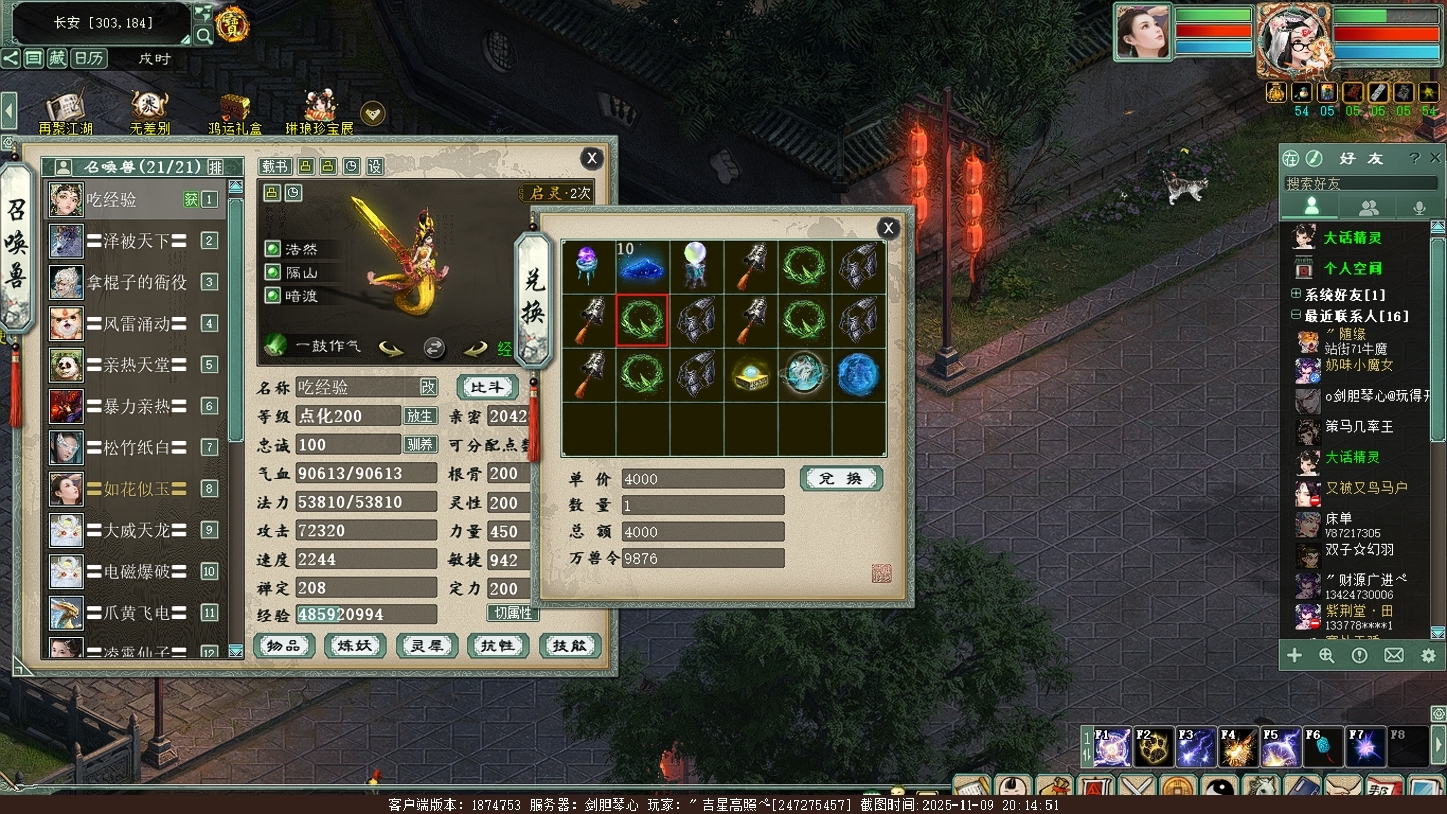The image size is (1447, 814).
Task: Open the 技能 skills button
Action: 569,646
